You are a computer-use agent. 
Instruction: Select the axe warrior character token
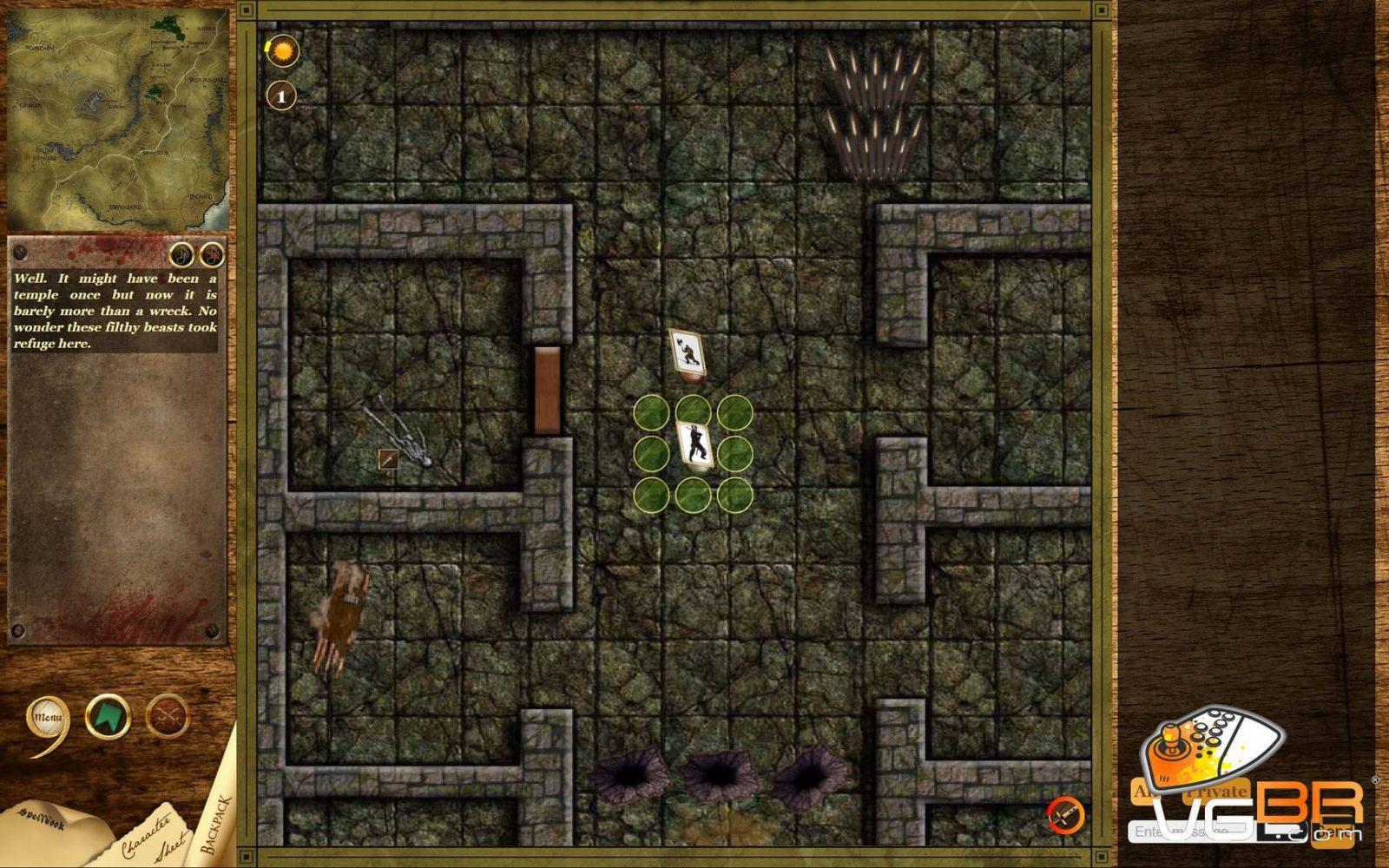(x=688, y=352)
